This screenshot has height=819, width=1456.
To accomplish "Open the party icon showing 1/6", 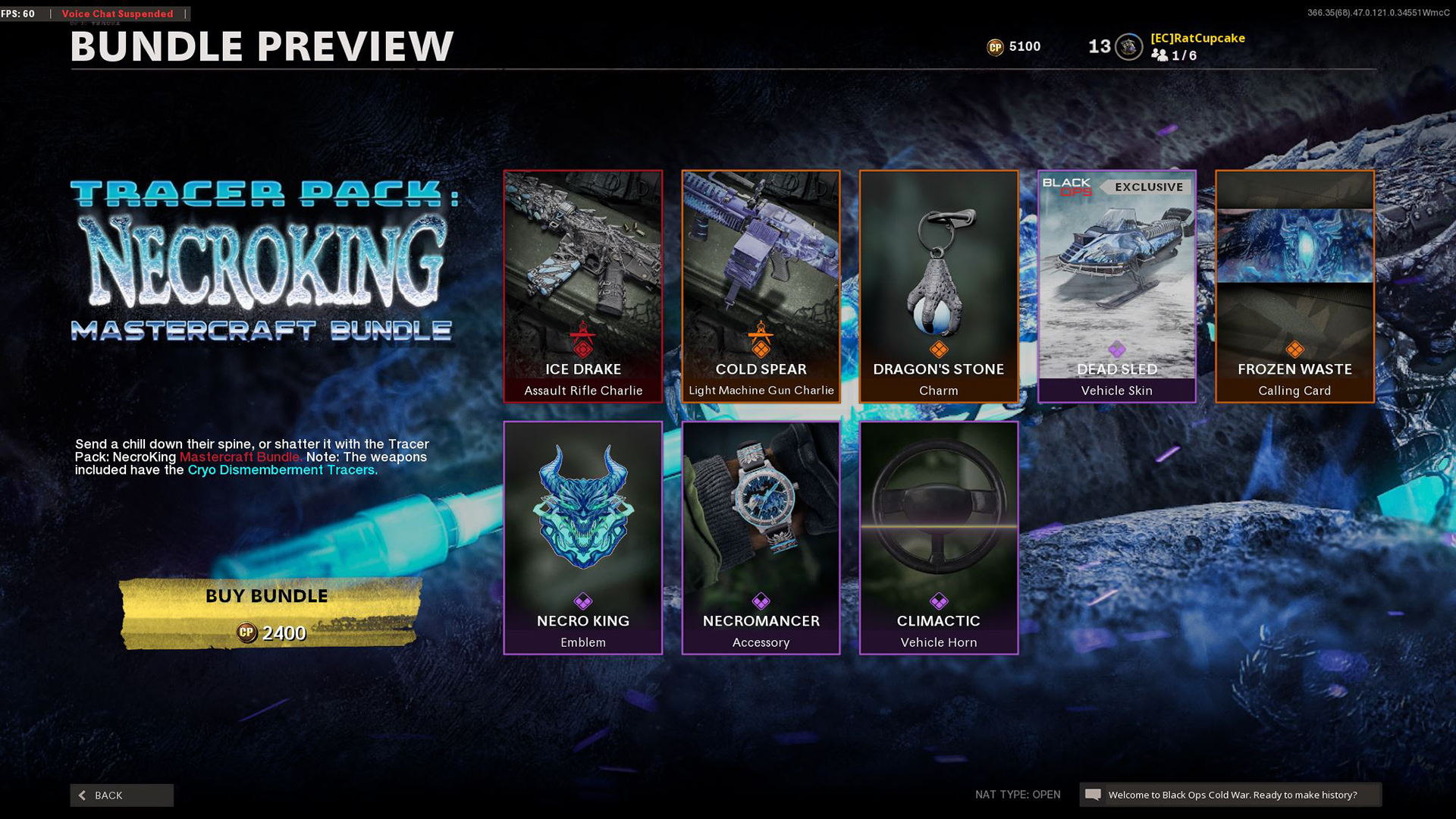I will point(1159,55).
